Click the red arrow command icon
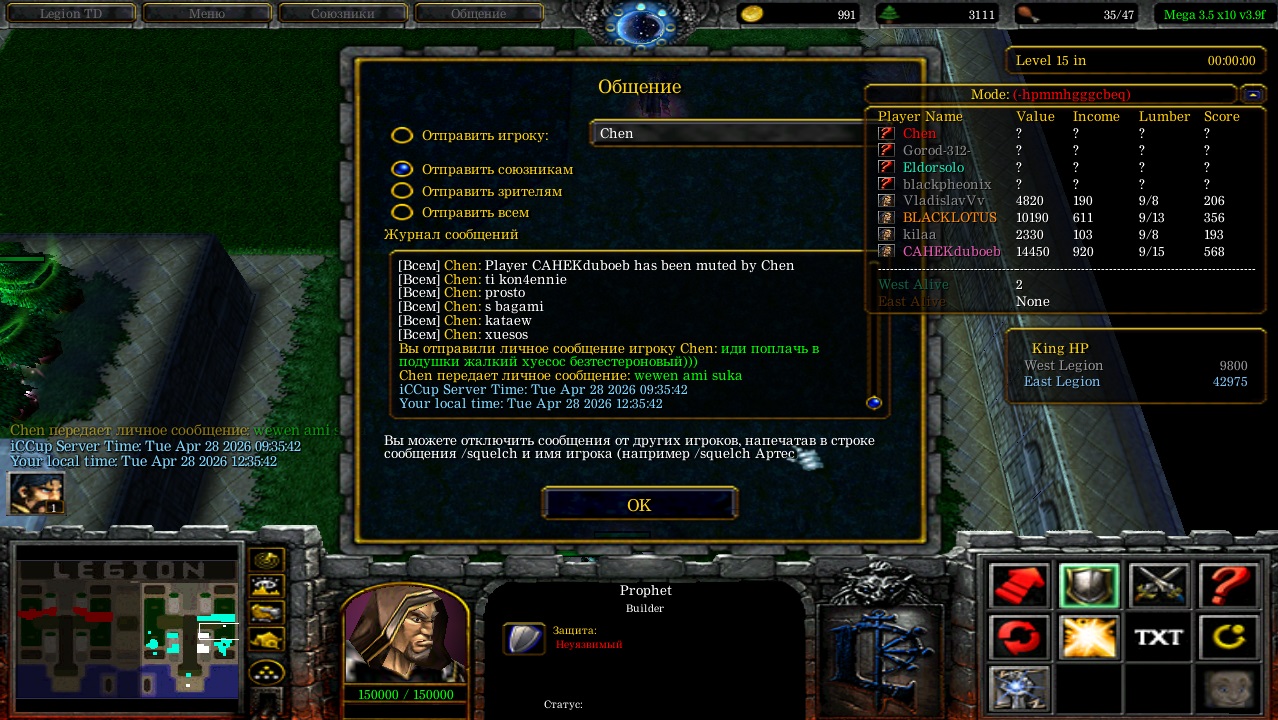Viewport: 1278px width, 720px height. point(1019,586)
